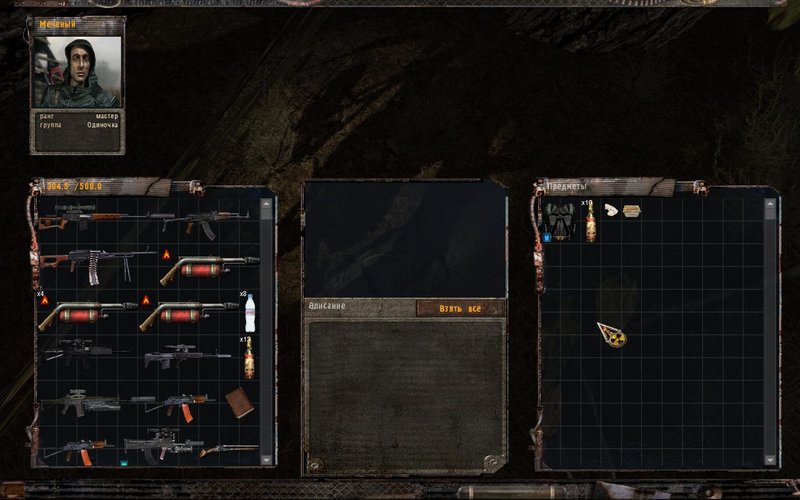Take the tan cardboard box from the loot panel
Viewport: 800px width, 500px height.
pos(631,210)
